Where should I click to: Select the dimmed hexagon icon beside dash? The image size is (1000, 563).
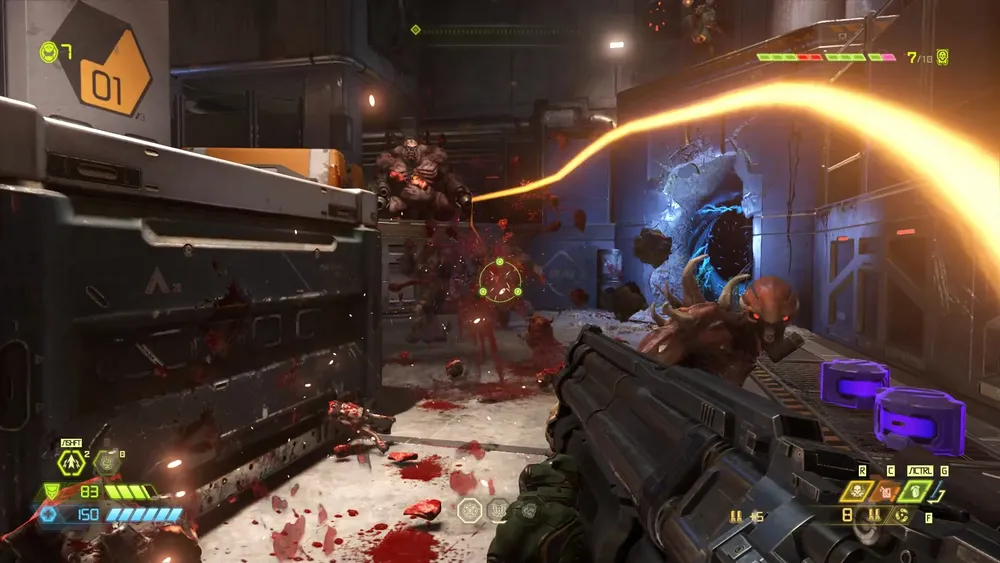pos(106,462)
